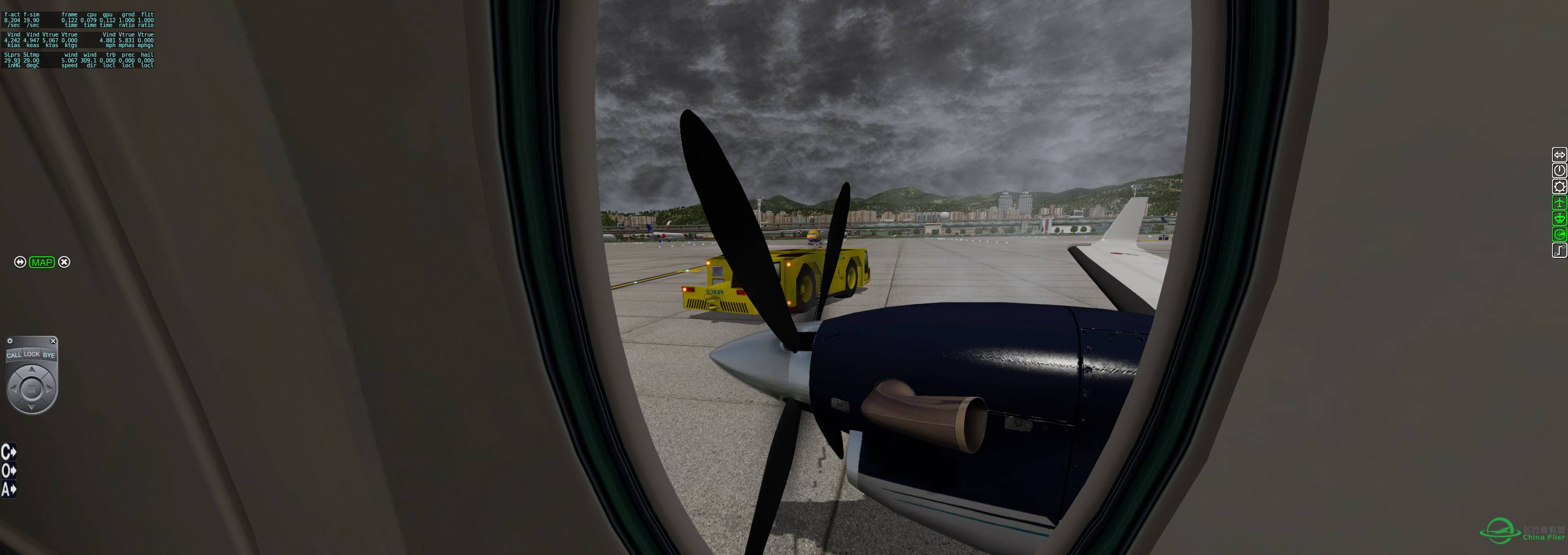The width and height of the screenshot is (1568, 555).
Task: Select the green aircraft icon in sidebar
Action: point(1560,202)
